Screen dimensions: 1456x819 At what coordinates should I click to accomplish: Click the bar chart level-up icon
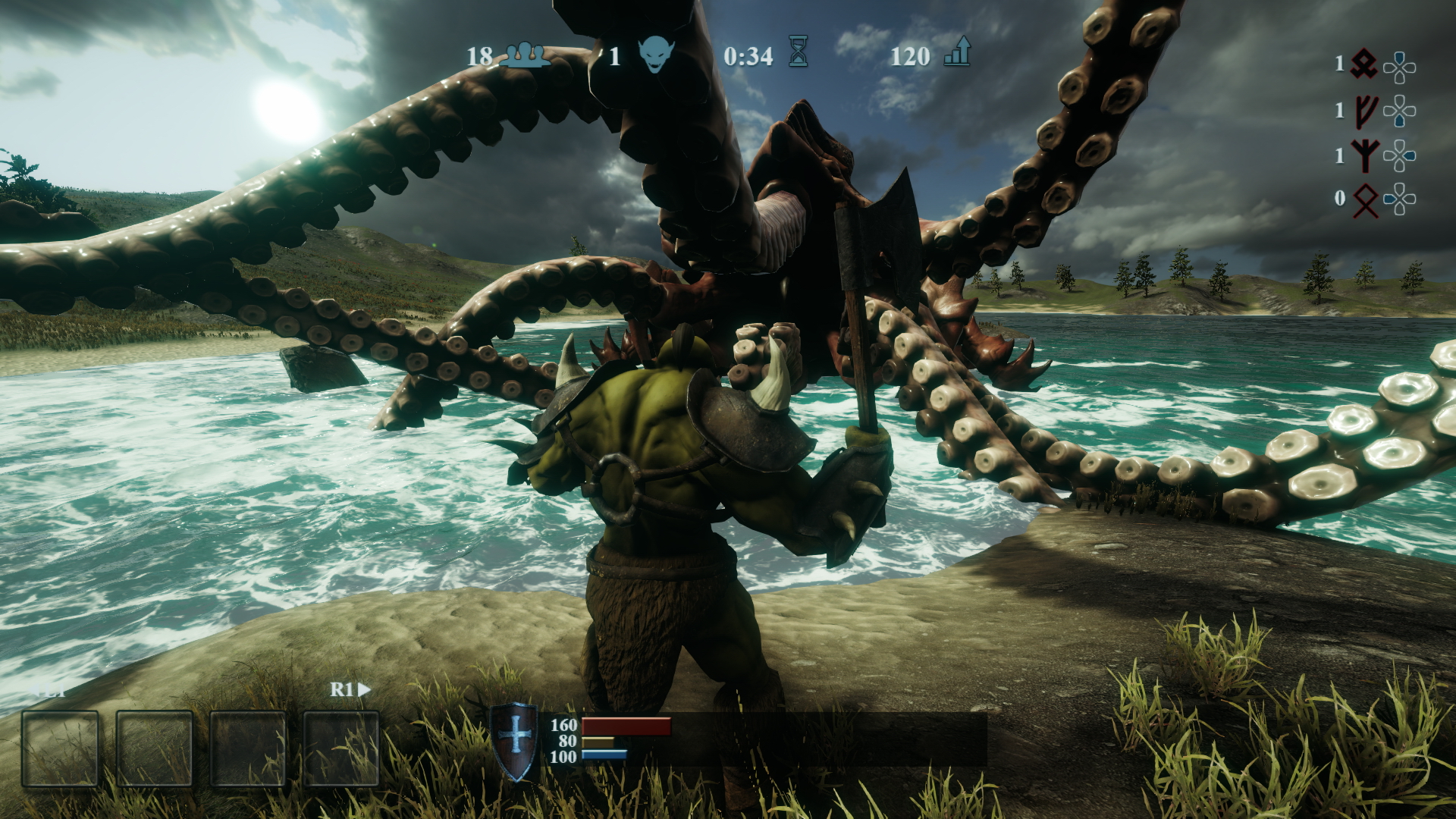coord(958,53)
